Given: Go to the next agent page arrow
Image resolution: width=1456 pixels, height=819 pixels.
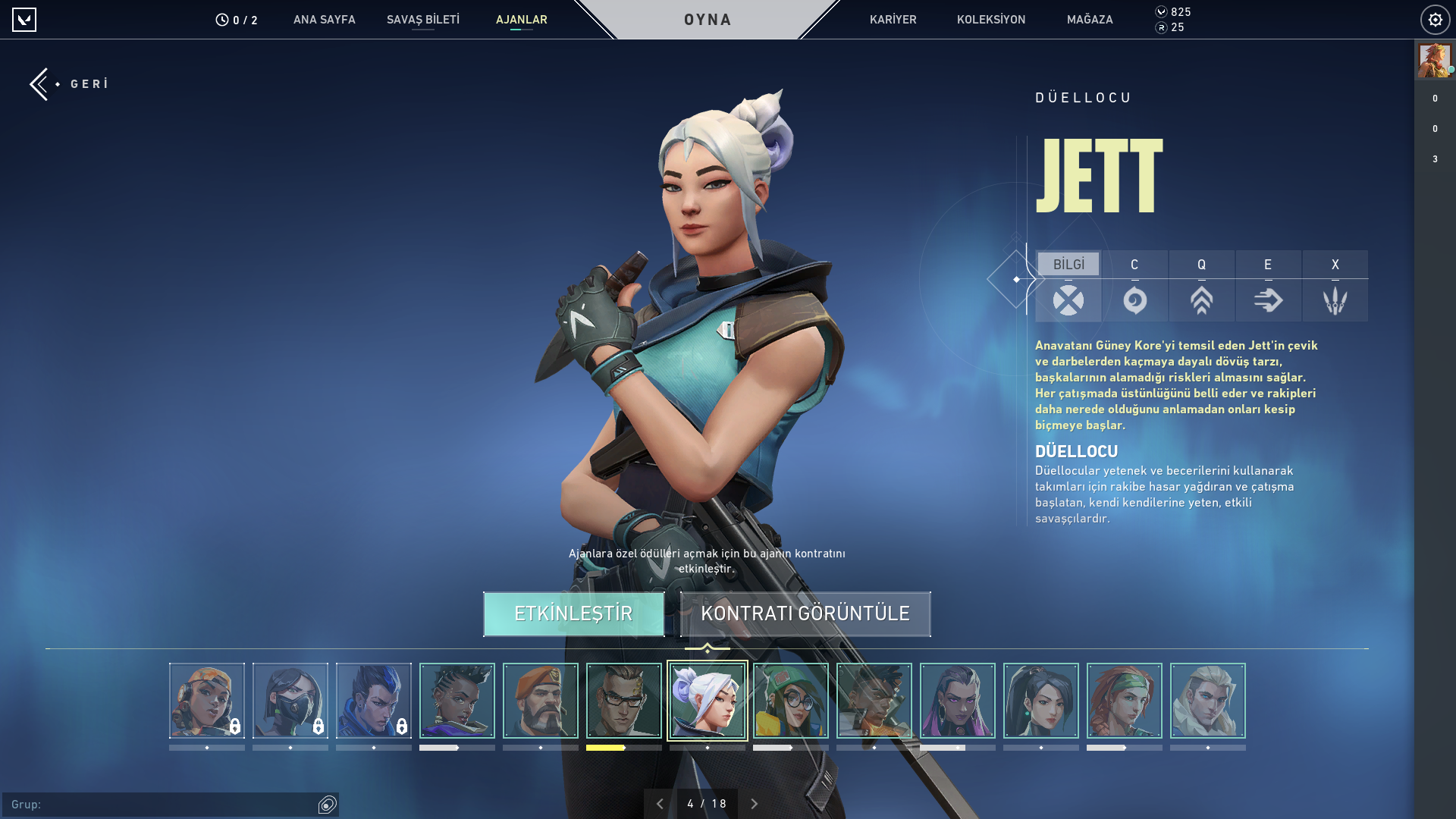Looking at the screenshot, I should (x=754, y=804).
